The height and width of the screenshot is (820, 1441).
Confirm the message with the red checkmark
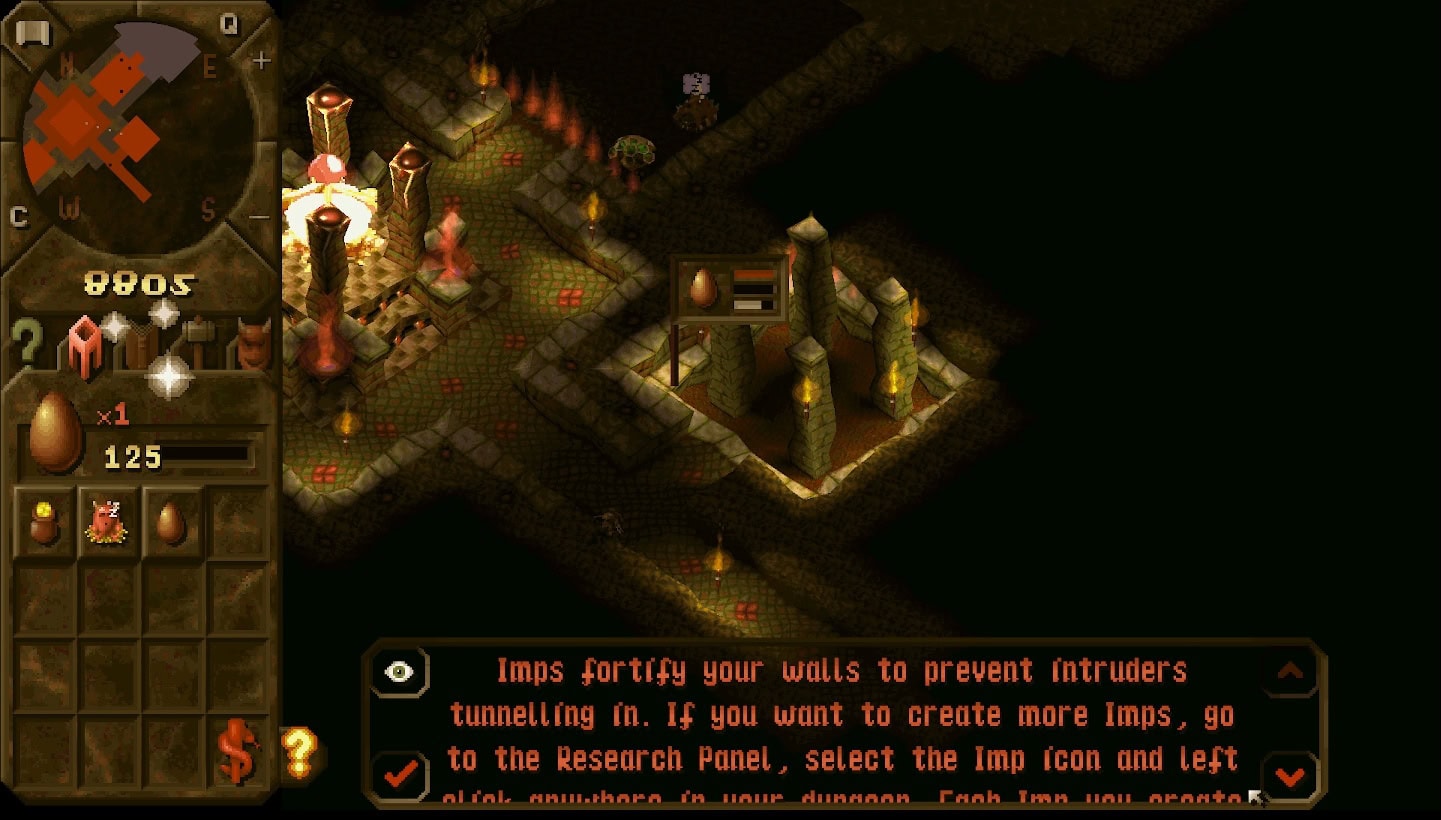click(401, 773)
